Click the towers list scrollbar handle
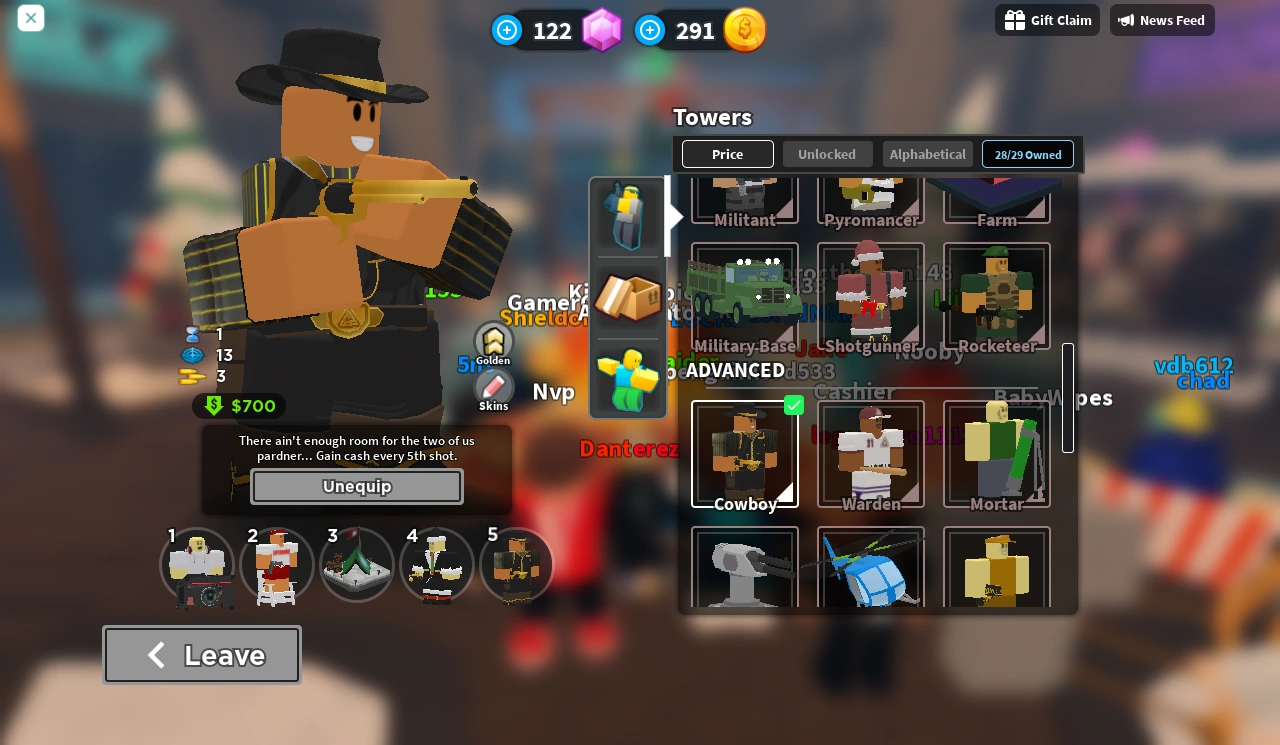The width and height of the screenshot is (1280, 745). click(x=1068, y=397)
